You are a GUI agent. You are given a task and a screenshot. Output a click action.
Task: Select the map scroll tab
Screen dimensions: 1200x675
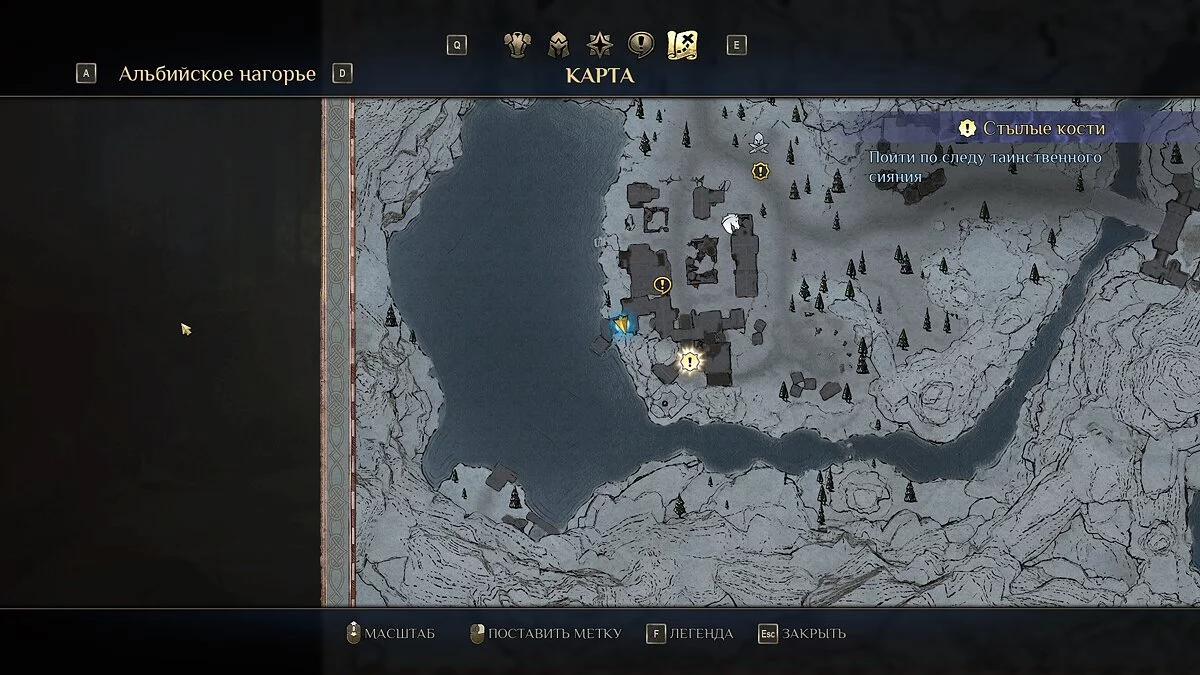(682, 45)
